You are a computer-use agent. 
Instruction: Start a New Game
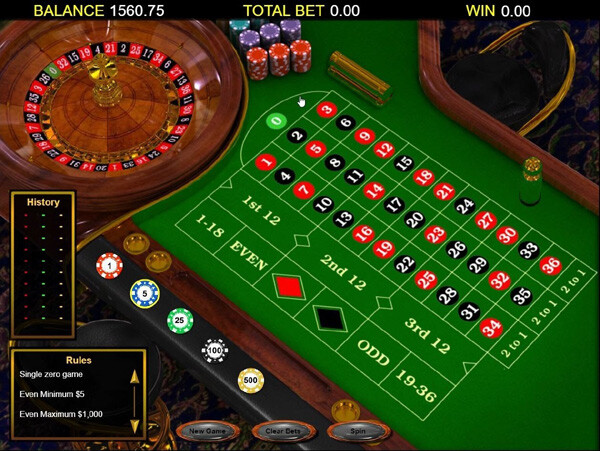click(x=206, y=431)
